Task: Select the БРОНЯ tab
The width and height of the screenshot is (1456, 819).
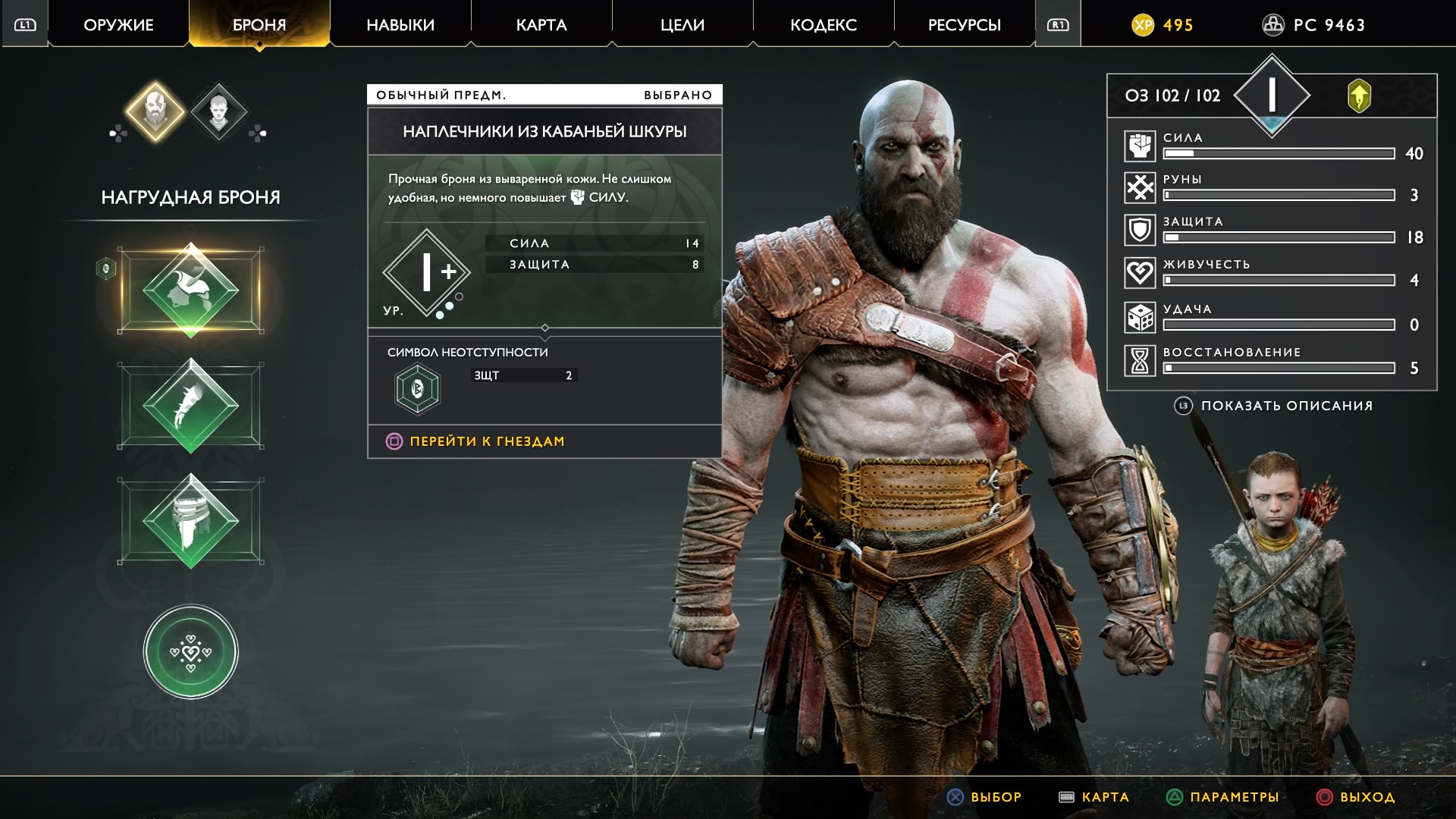Action: [259, 25]
